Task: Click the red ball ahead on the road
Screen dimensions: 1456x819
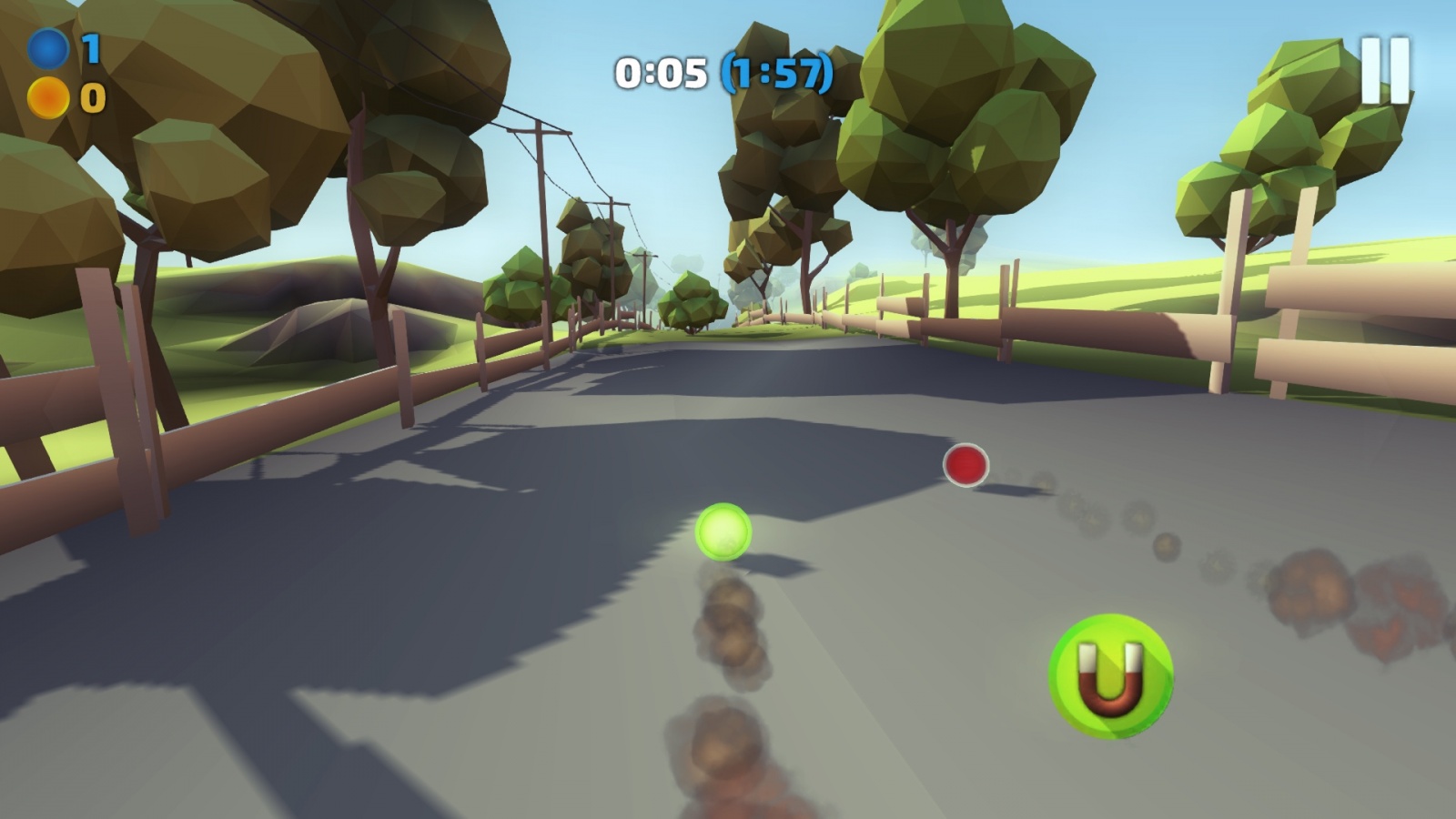Action: point(966,464)
